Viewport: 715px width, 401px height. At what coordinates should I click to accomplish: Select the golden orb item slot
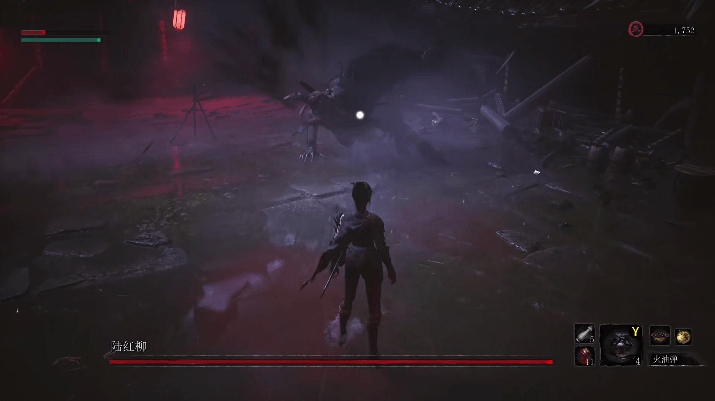pyautogui.click(x=684, y=336)
